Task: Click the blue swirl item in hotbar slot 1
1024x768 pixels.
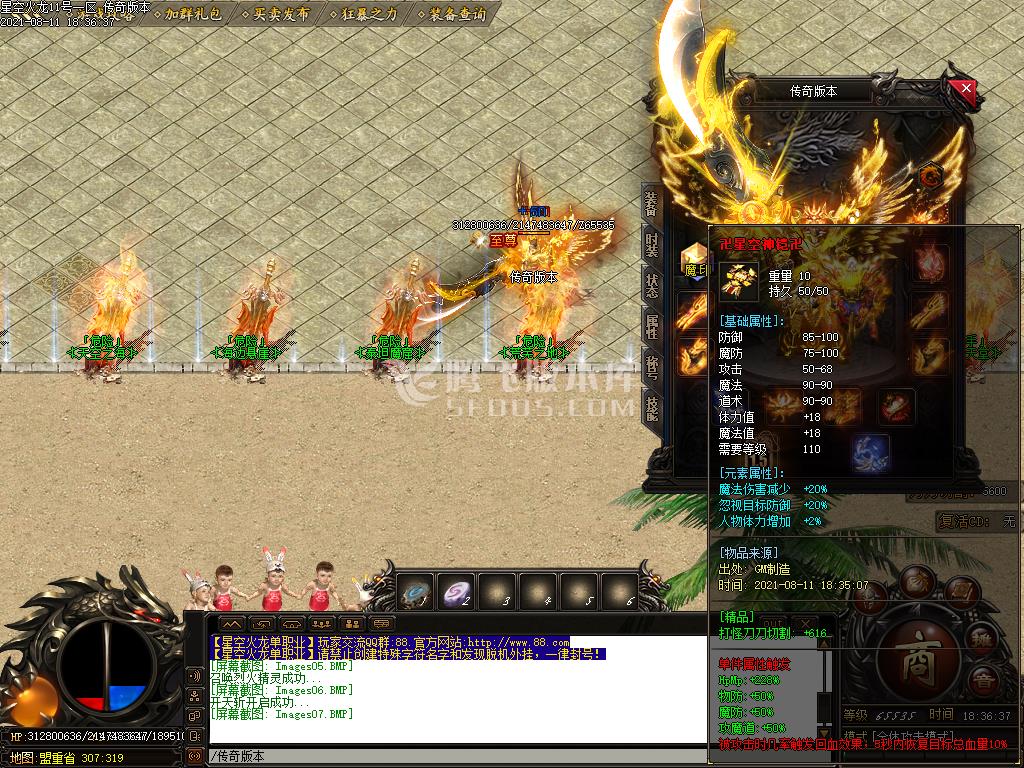Action: tap(416, 593)
